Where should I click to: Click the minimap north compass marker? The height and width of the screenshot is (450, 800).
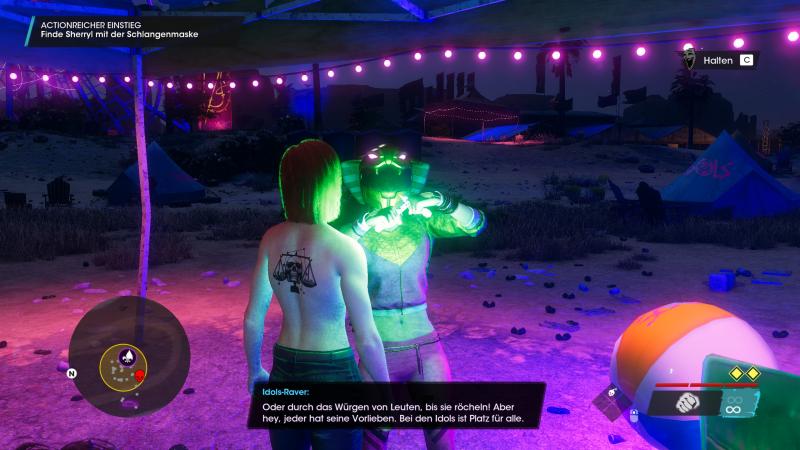(72, 374)
